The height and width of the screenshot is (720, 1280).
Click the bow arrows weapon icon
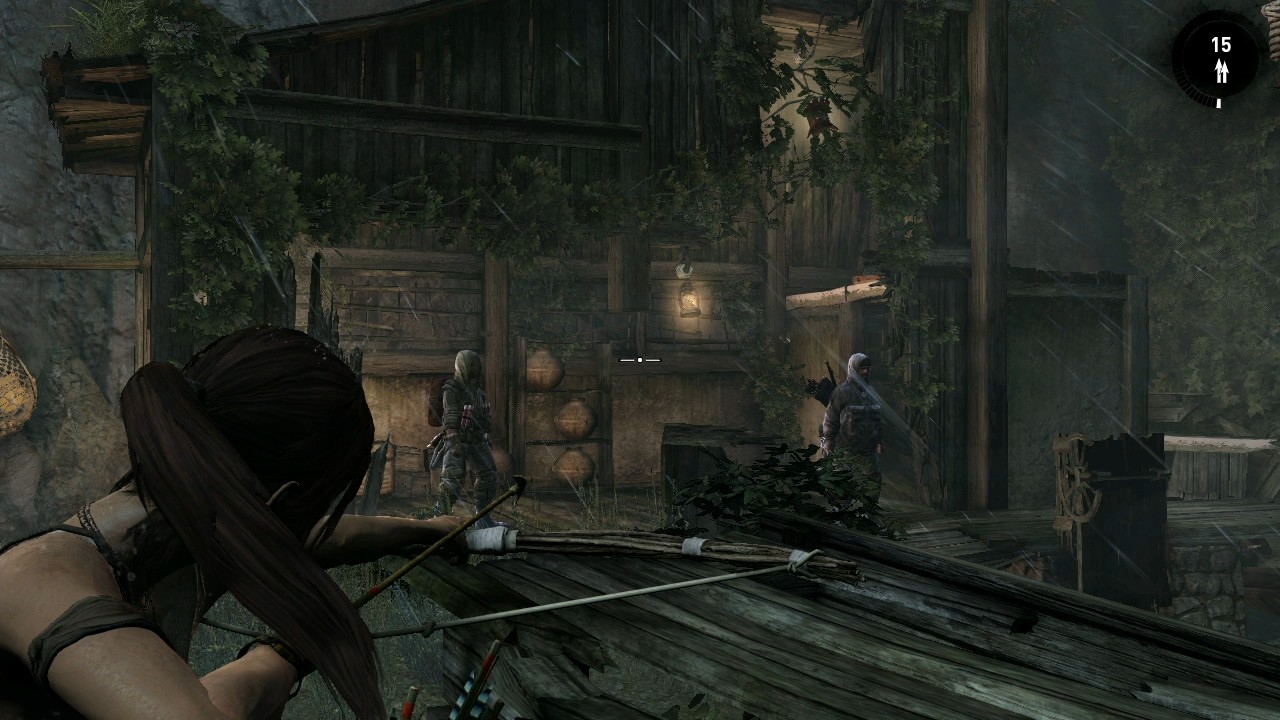click(x=1220, y=70)
